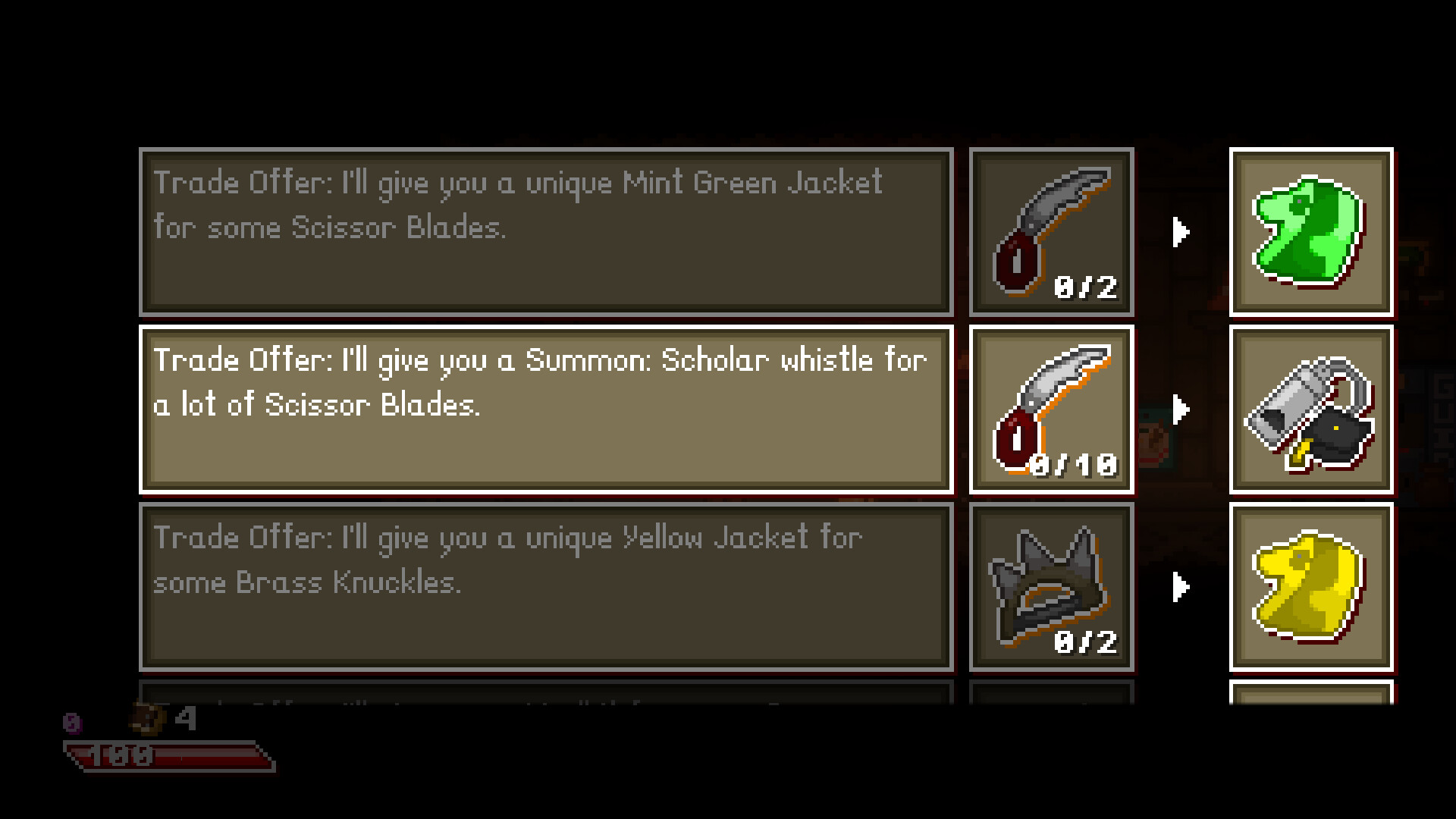Click the coin currency icon near the counter
The height and width of the screenshot is (819, 1456).
tap(149, 719)
